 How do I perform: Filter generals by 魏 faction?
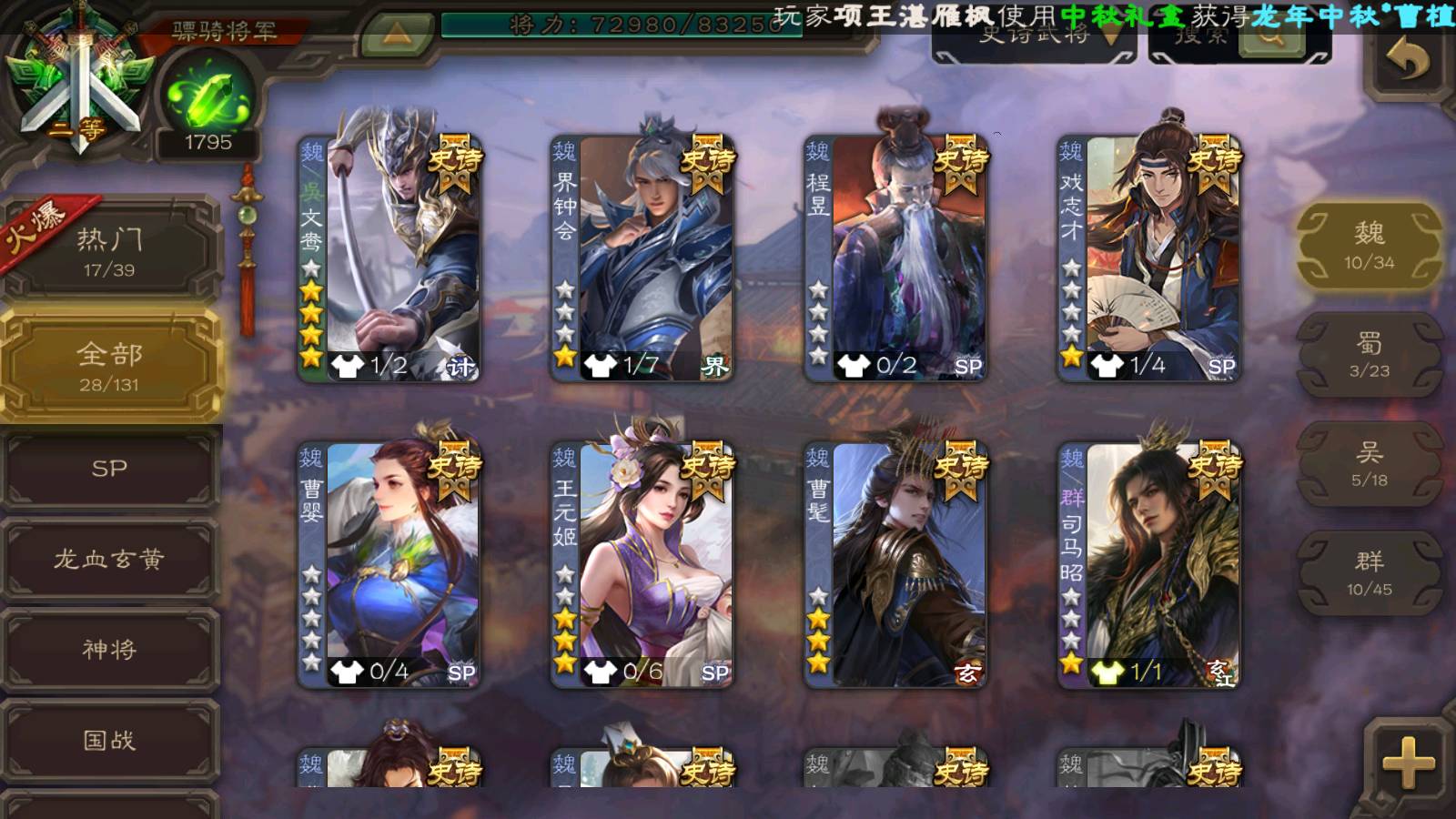[x=1369, y=246]
